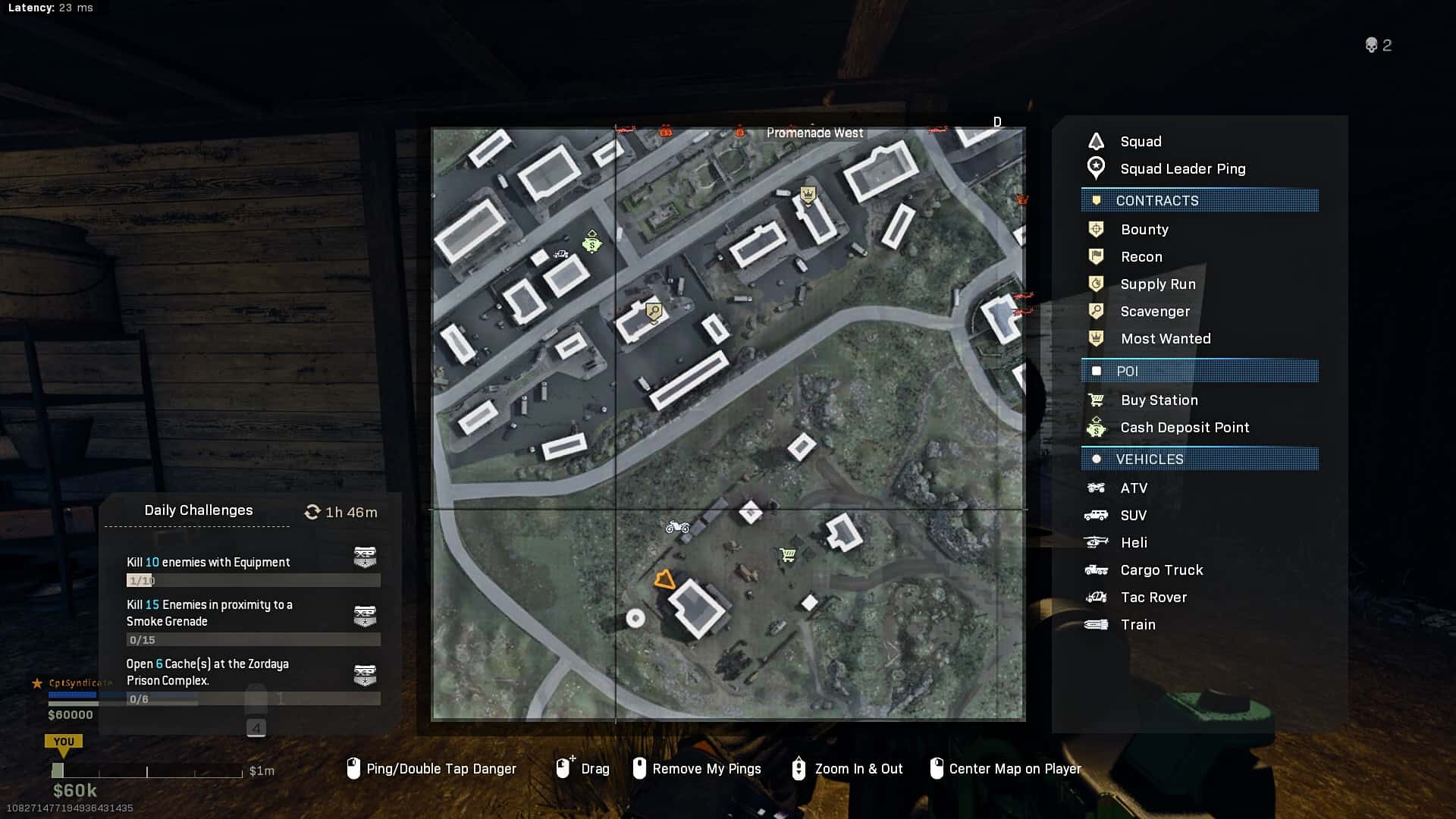Image resolution: width=1456 pixels, height=819 pixels.
Task: Select the Most Wanted crown contract marker
Action: click(x=808, y=195)
